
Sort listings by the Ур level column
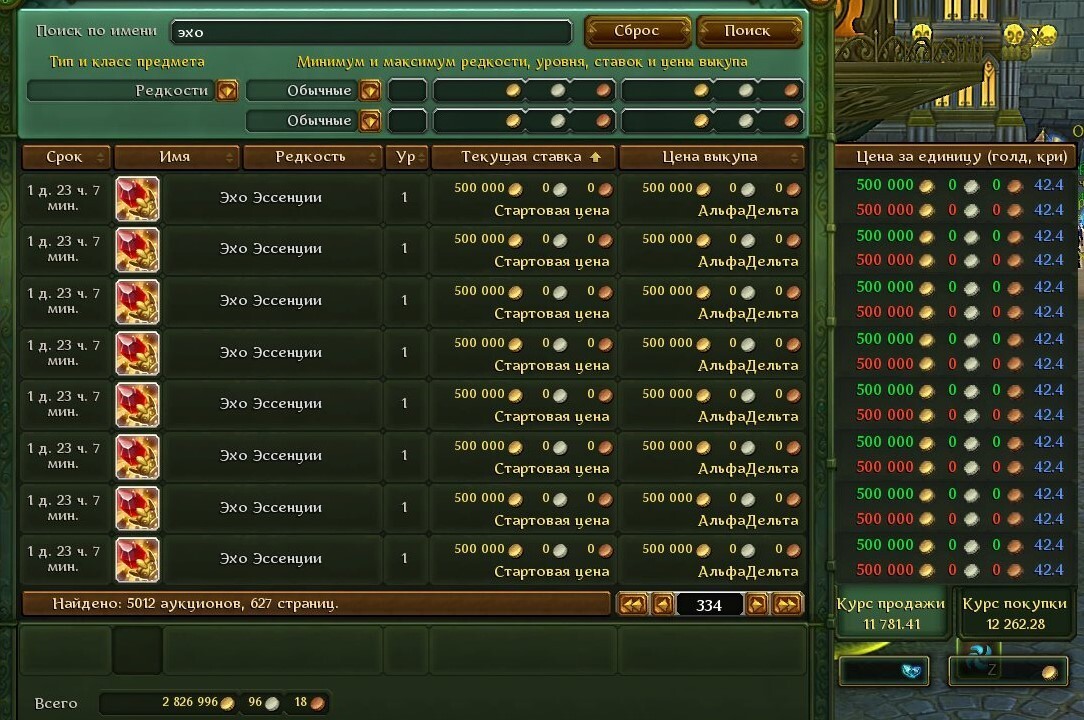click(406, 157)
